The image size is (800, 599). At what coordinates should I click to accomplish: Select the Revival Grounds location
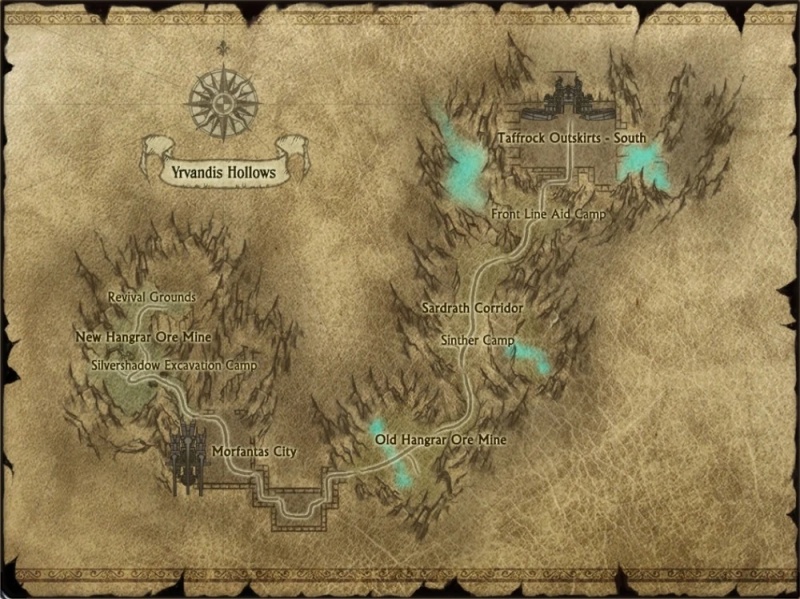click(x=151, y=298)
